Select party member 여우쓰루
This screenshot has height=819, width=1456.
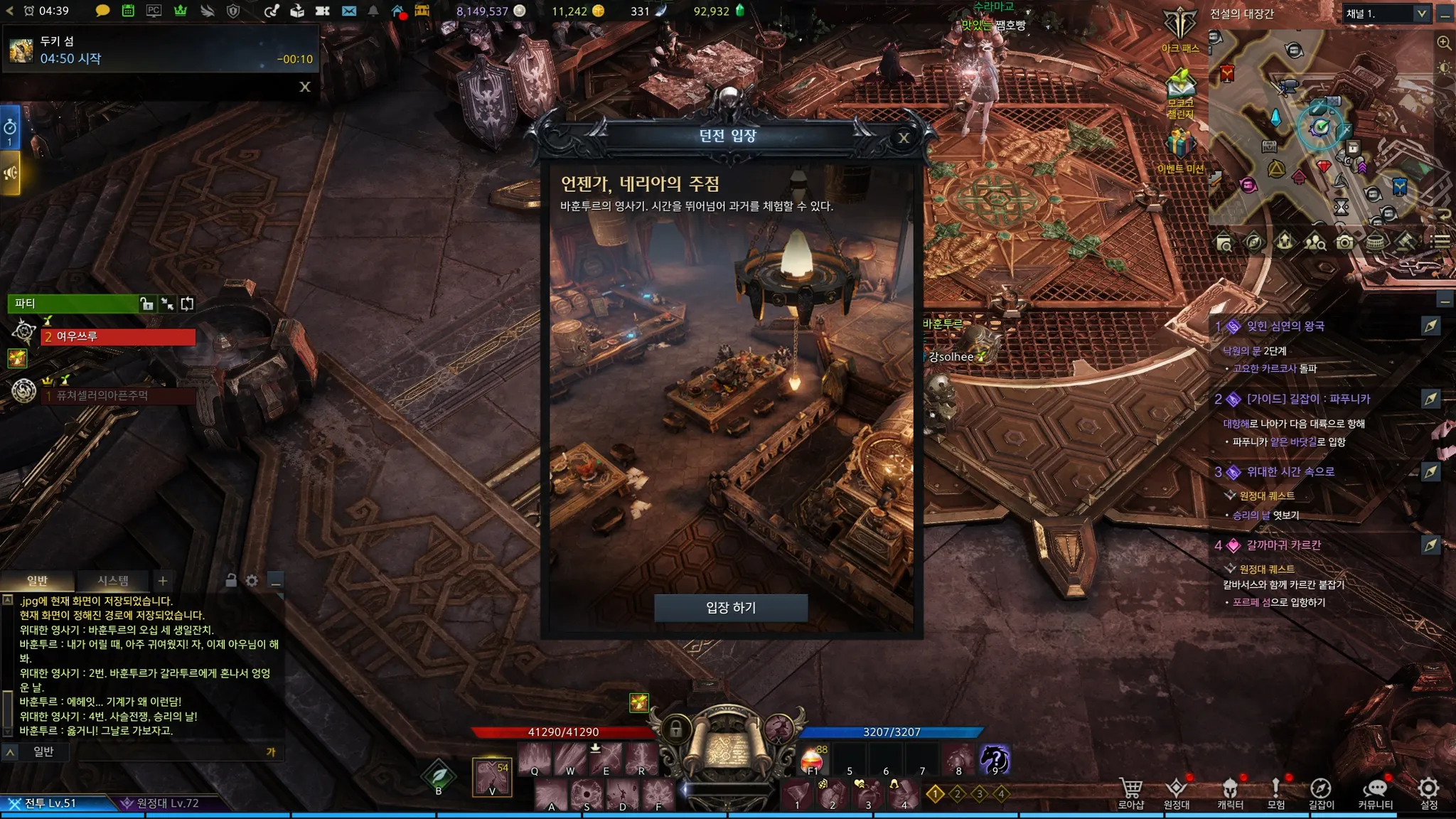click(118, 336)
